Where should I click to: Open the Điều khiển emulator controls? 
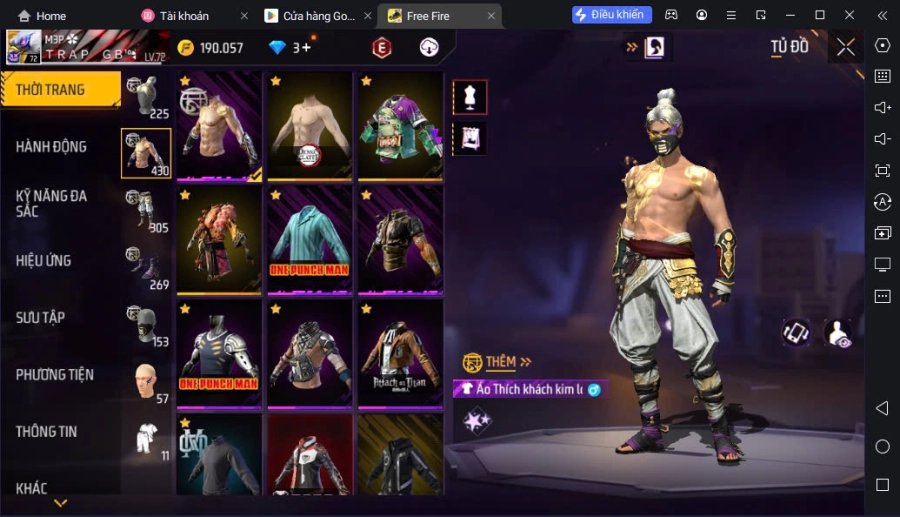click(x=612, y=15)
